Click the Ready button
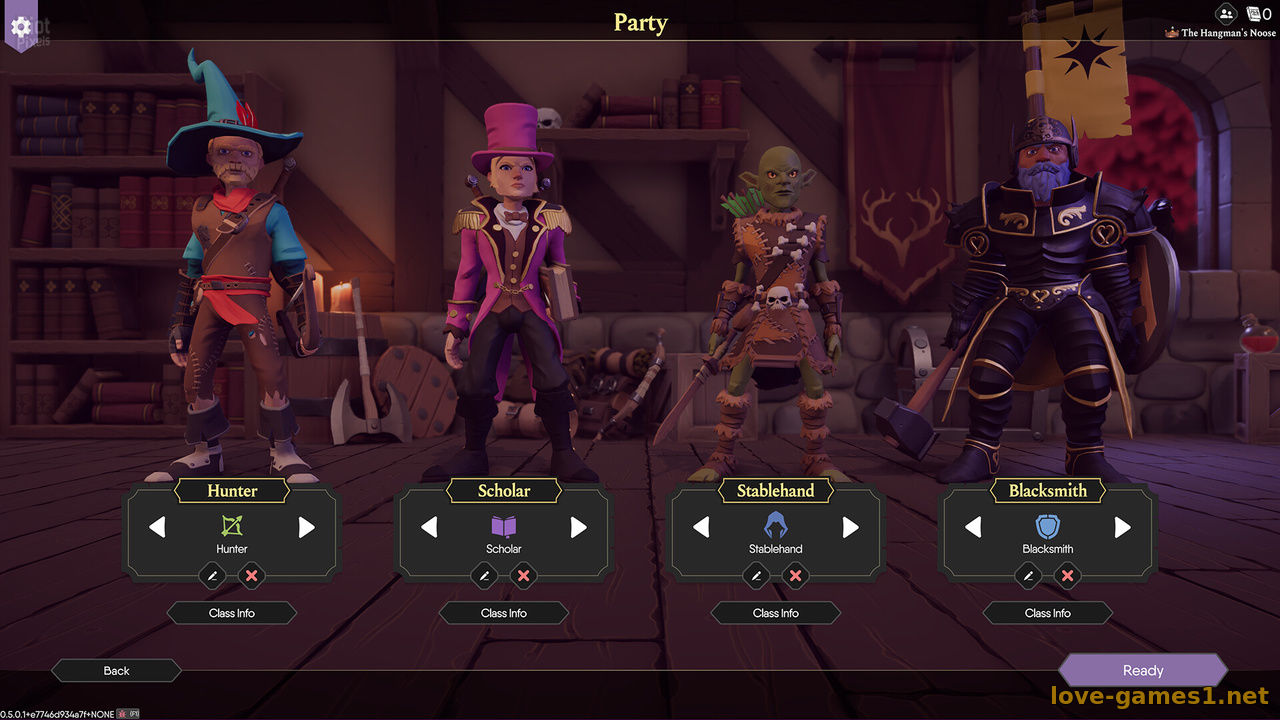Image resolution: width=1280 pixels, height=720 pixels. [1142, 671]
